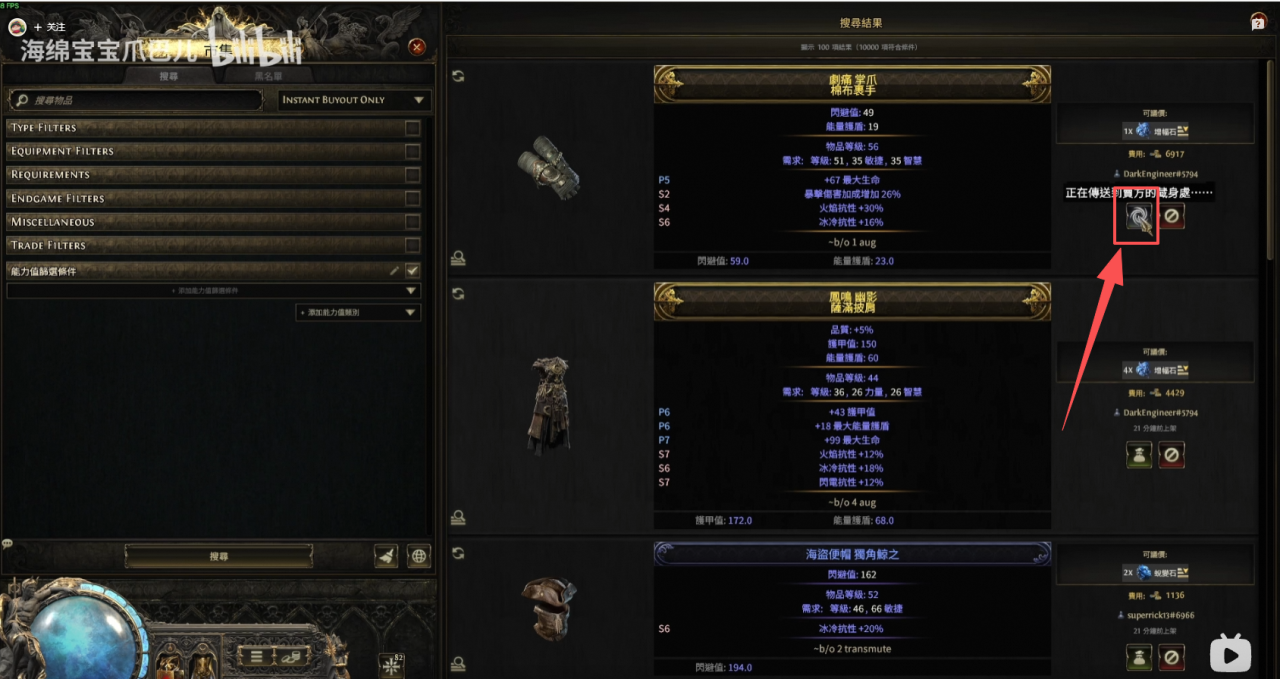
Task: Uncheck the 能力值篩選條件 stat filter checkbox
Action: click(x=412, y=270)
